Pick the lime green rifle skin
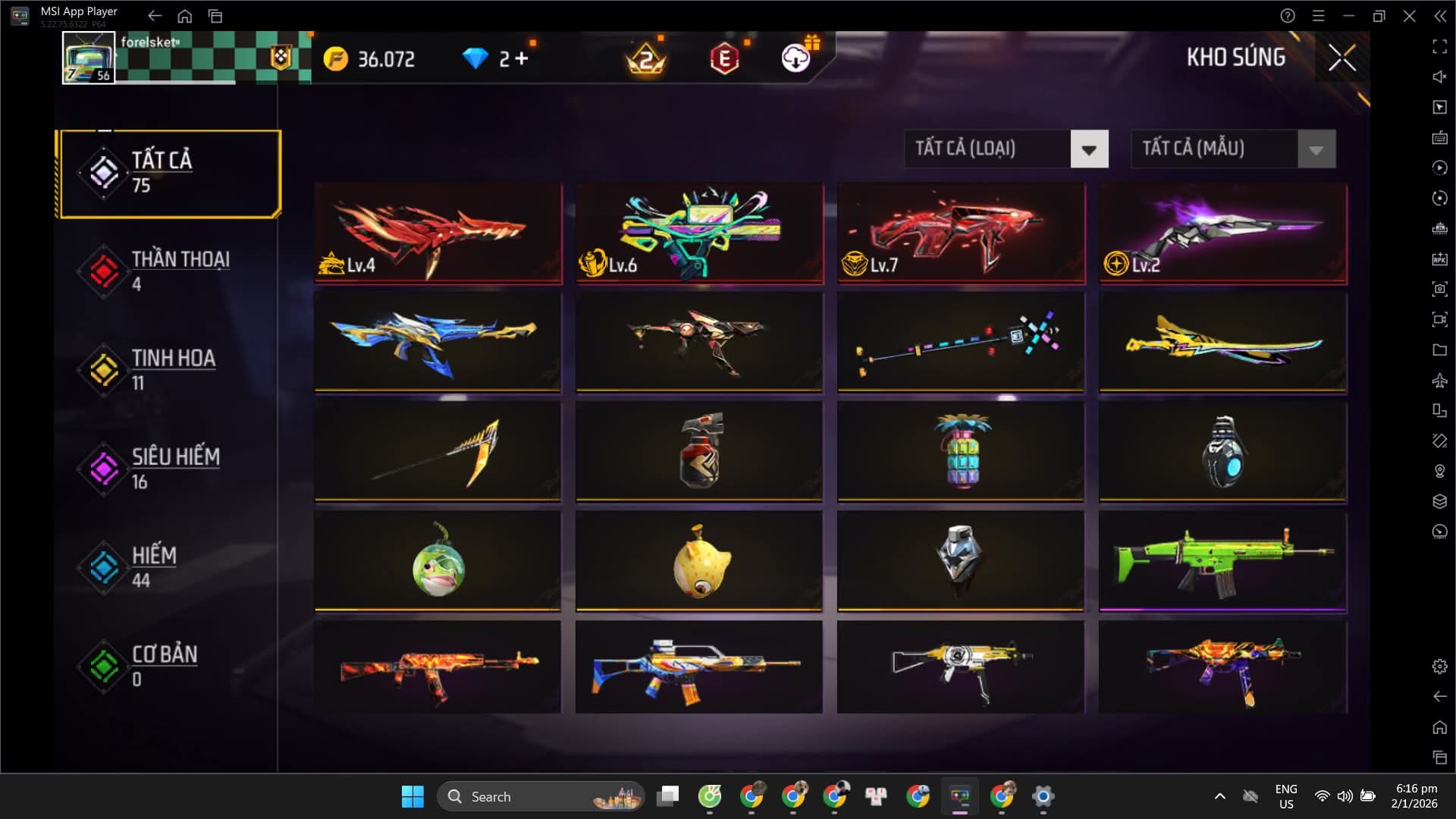 pyautogui.click(x=1222, y=561)
